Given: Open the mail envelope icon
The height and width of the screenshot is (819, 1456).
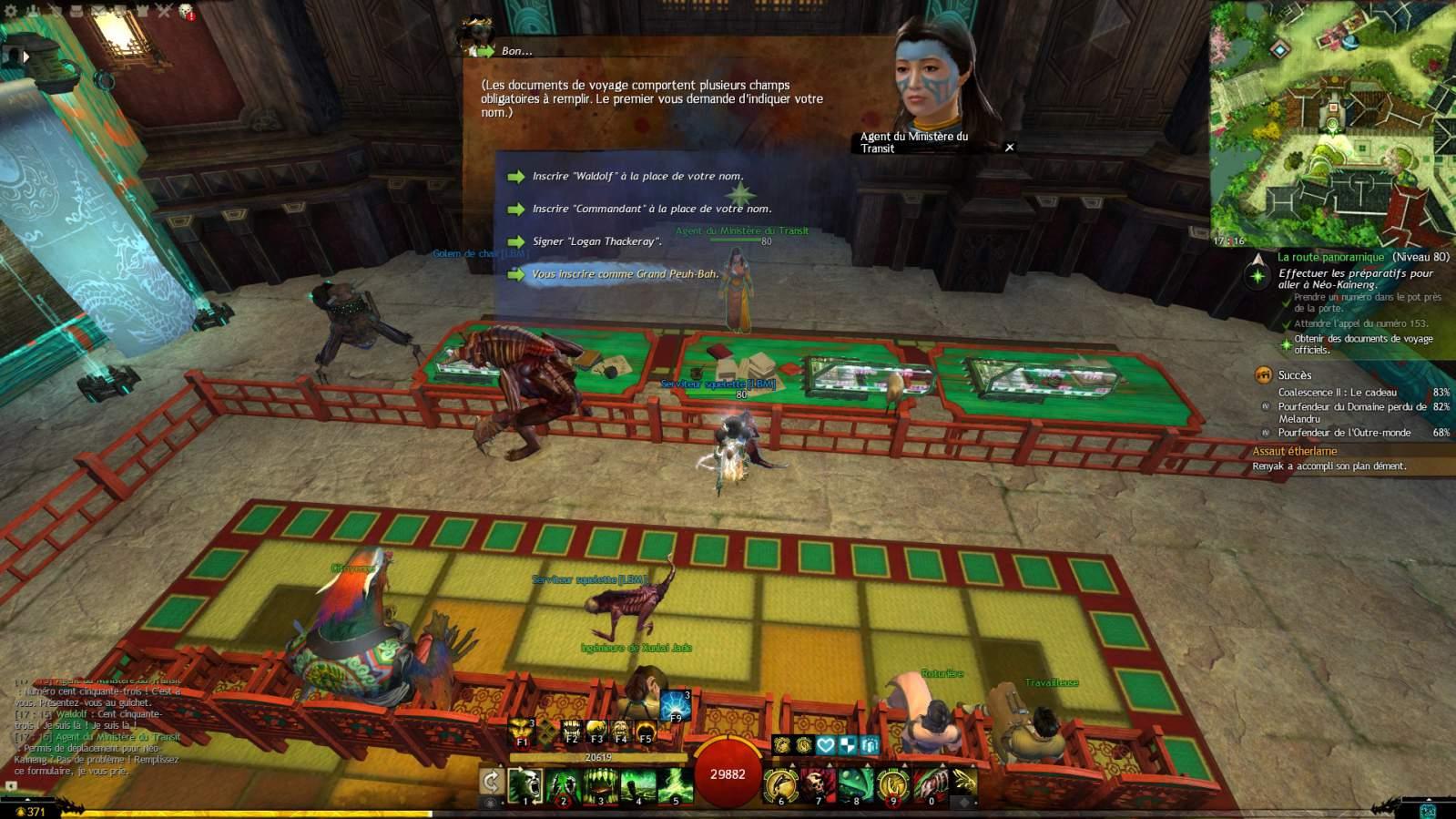Looking at the screenshot, I should (x=98, y=11).
